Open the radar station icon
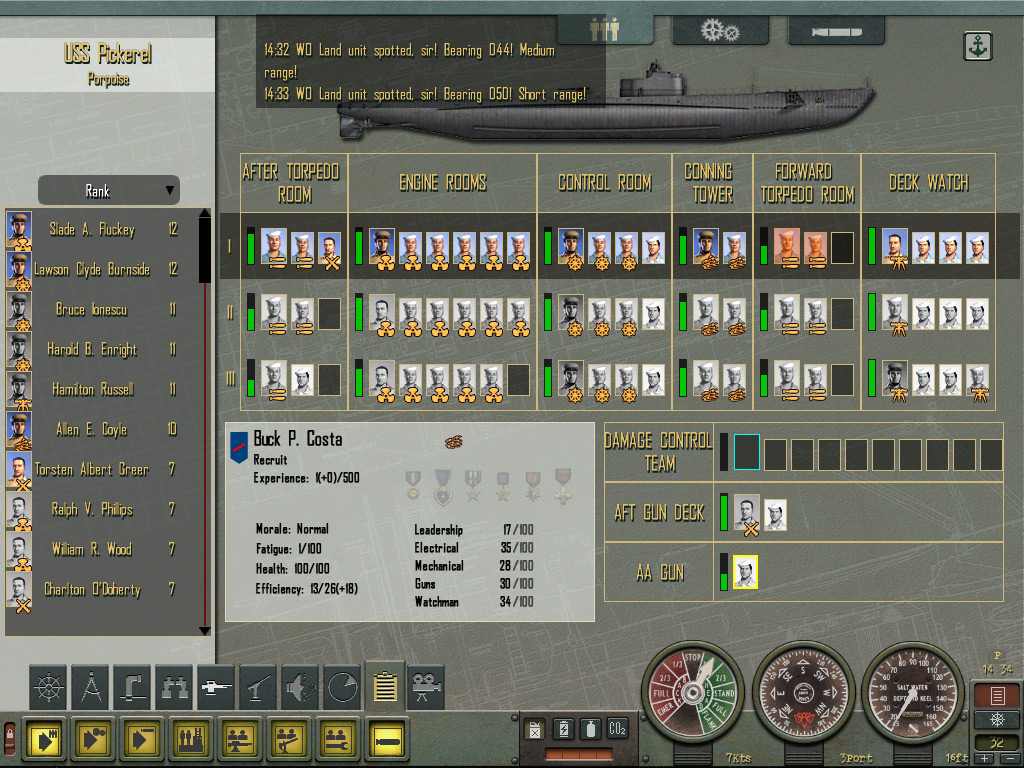Image resolution: width=1024 pixels, height=768 pixels. click(x=342, y=687)
